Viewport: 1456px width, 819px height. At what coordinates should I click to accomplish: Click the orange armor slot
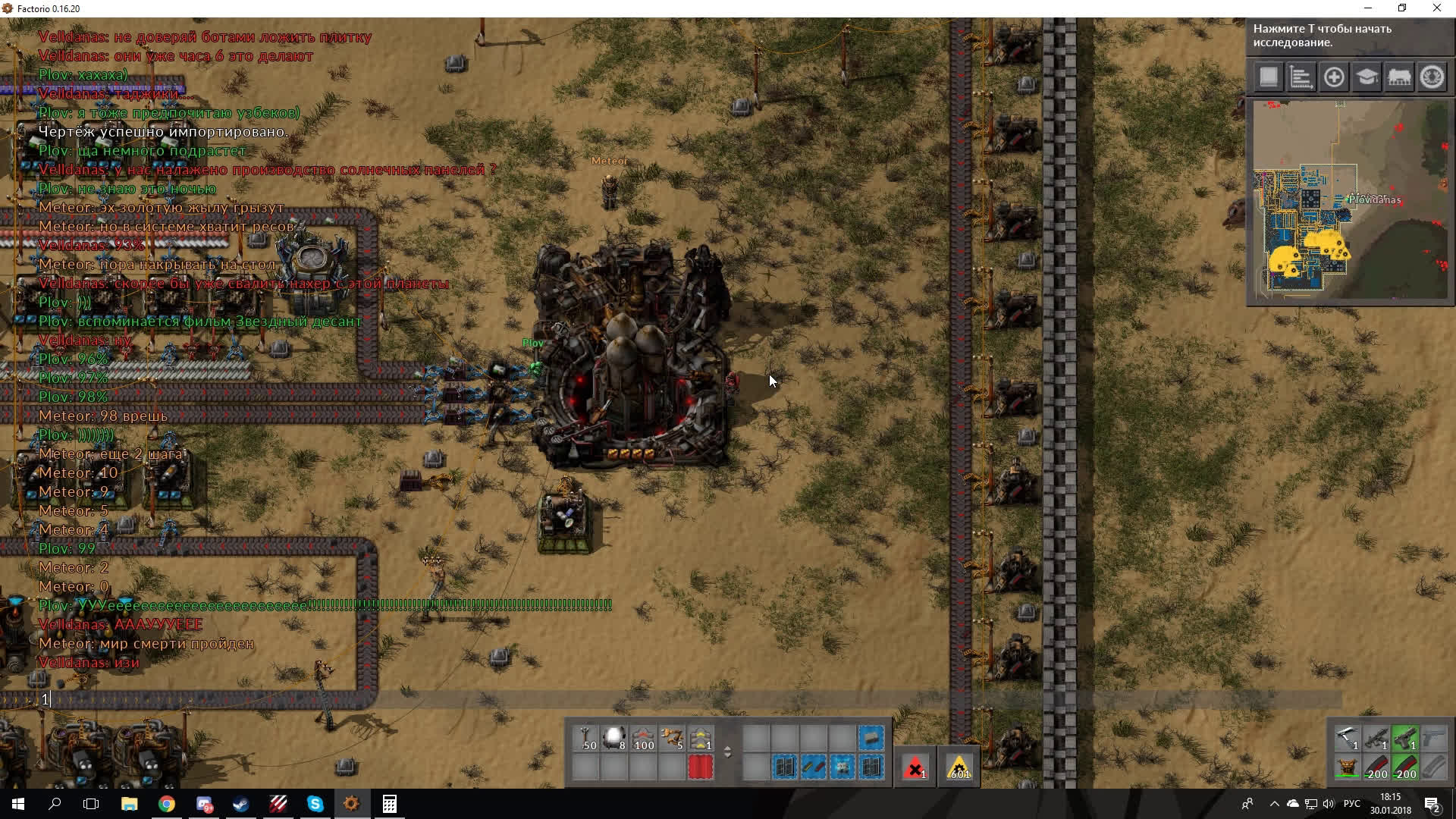click(x=1348, y=767)
